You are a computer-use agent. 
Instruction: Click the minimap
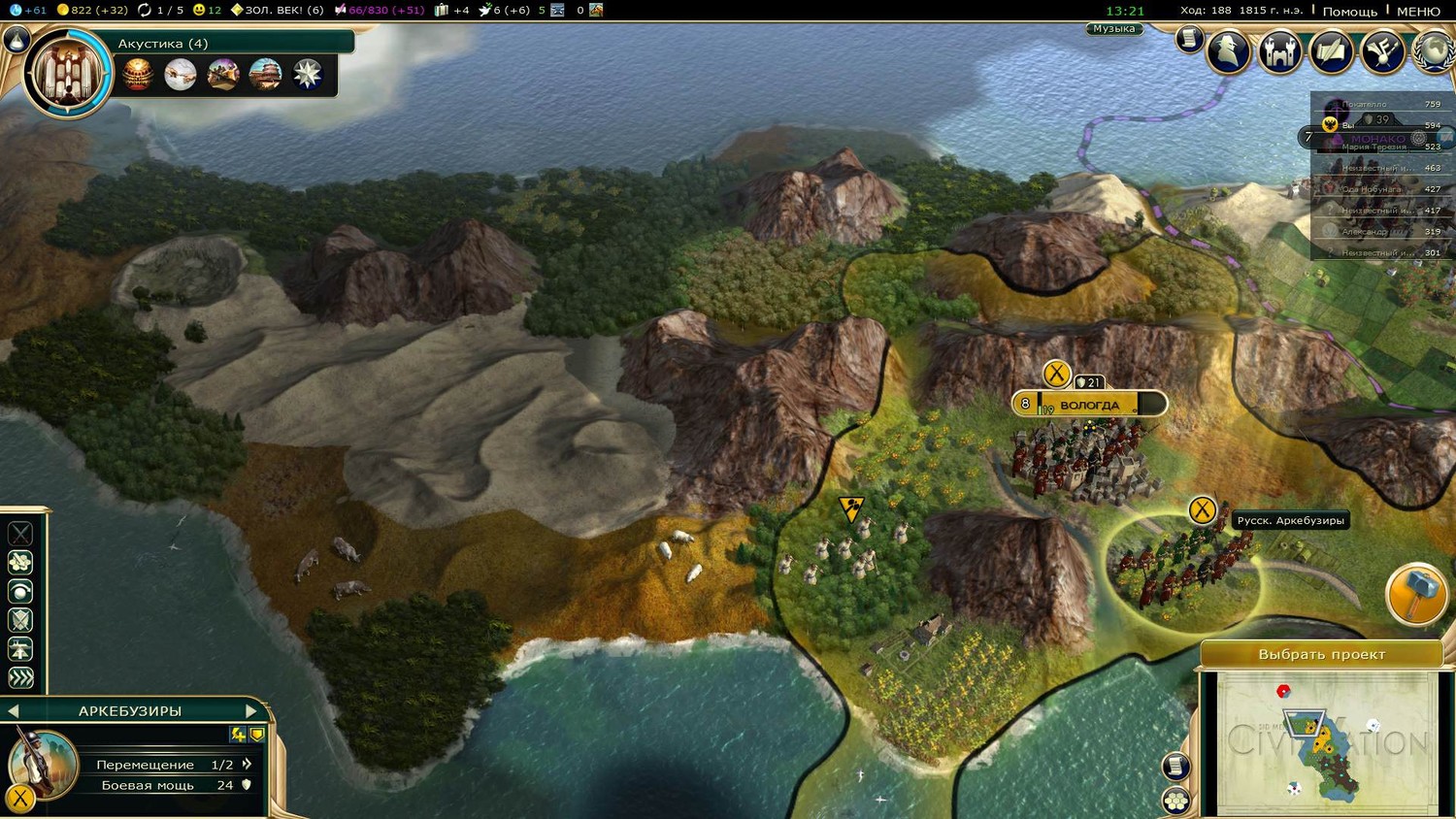[x=1326, y=743]
